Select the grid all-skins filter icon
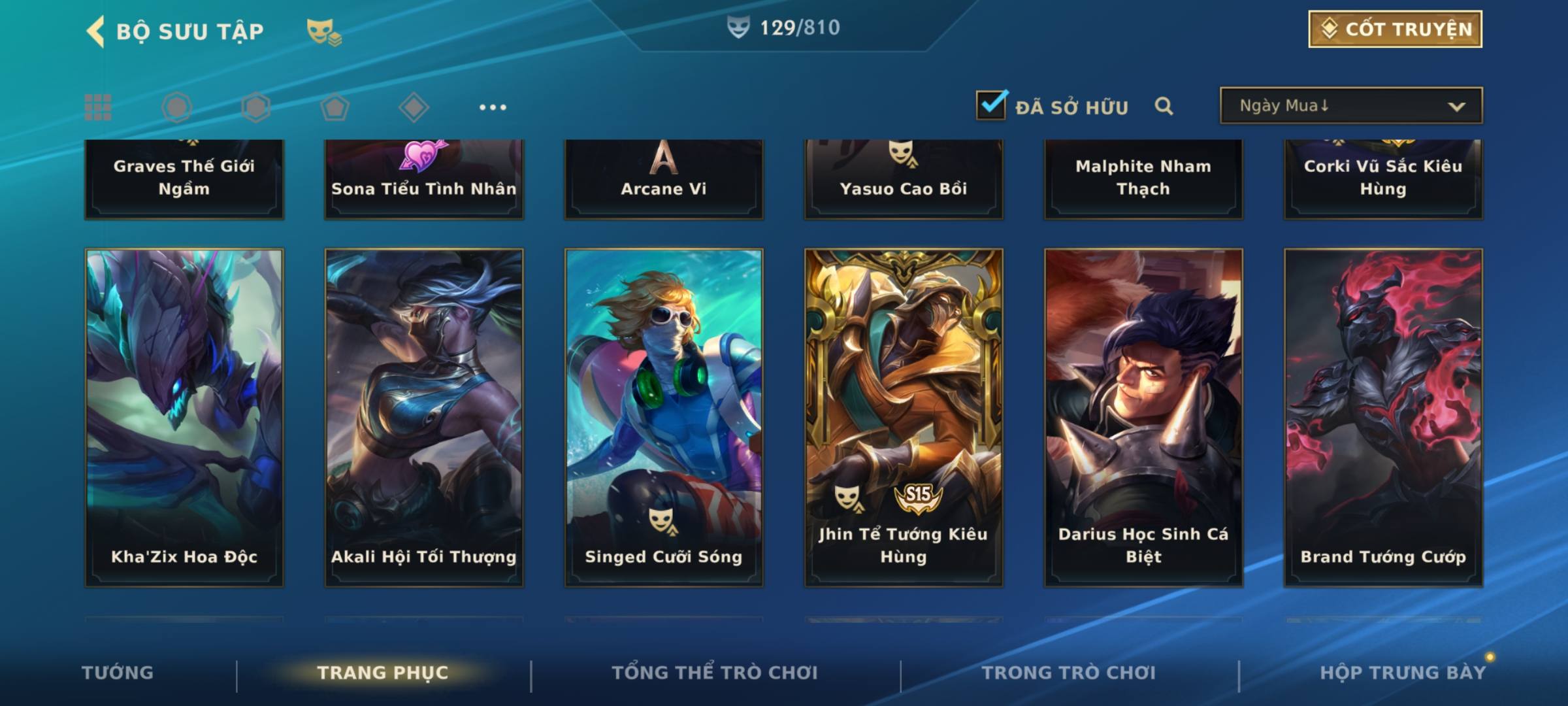This screenshot has height=706, width=1568. point(98,107)
